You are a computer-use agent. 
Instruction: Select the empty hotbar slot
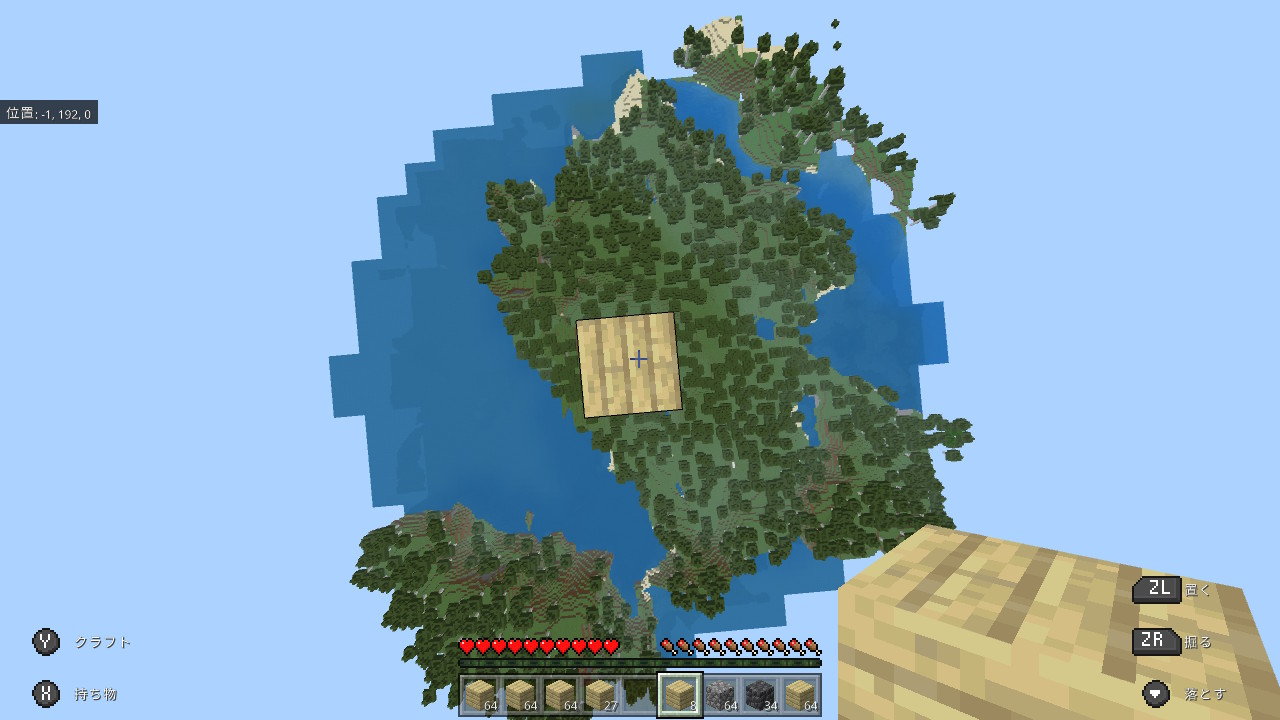point(640,695)
